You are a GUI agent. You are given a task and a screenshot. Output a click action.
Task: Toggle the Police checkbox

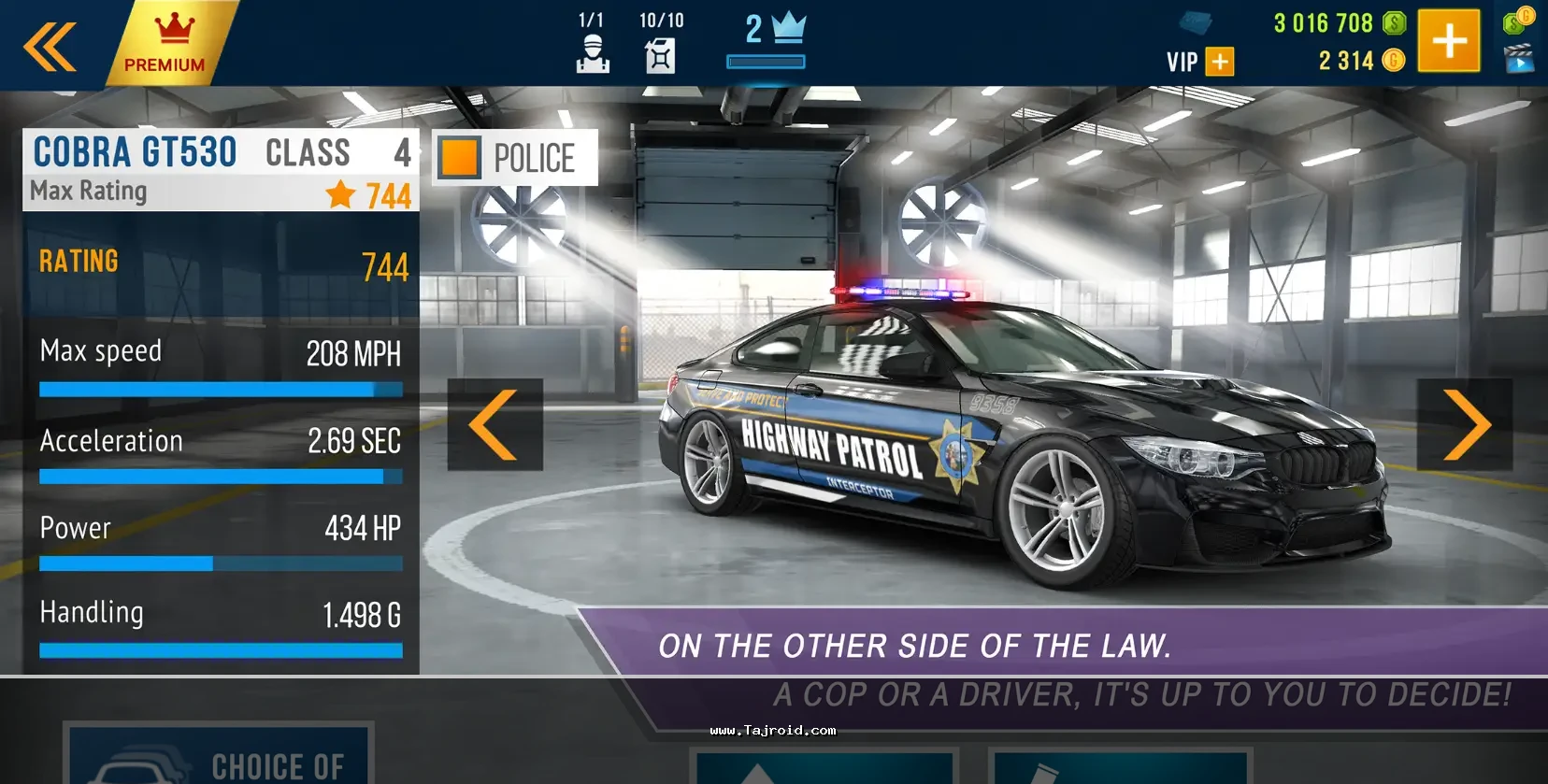tap(460, 158)
